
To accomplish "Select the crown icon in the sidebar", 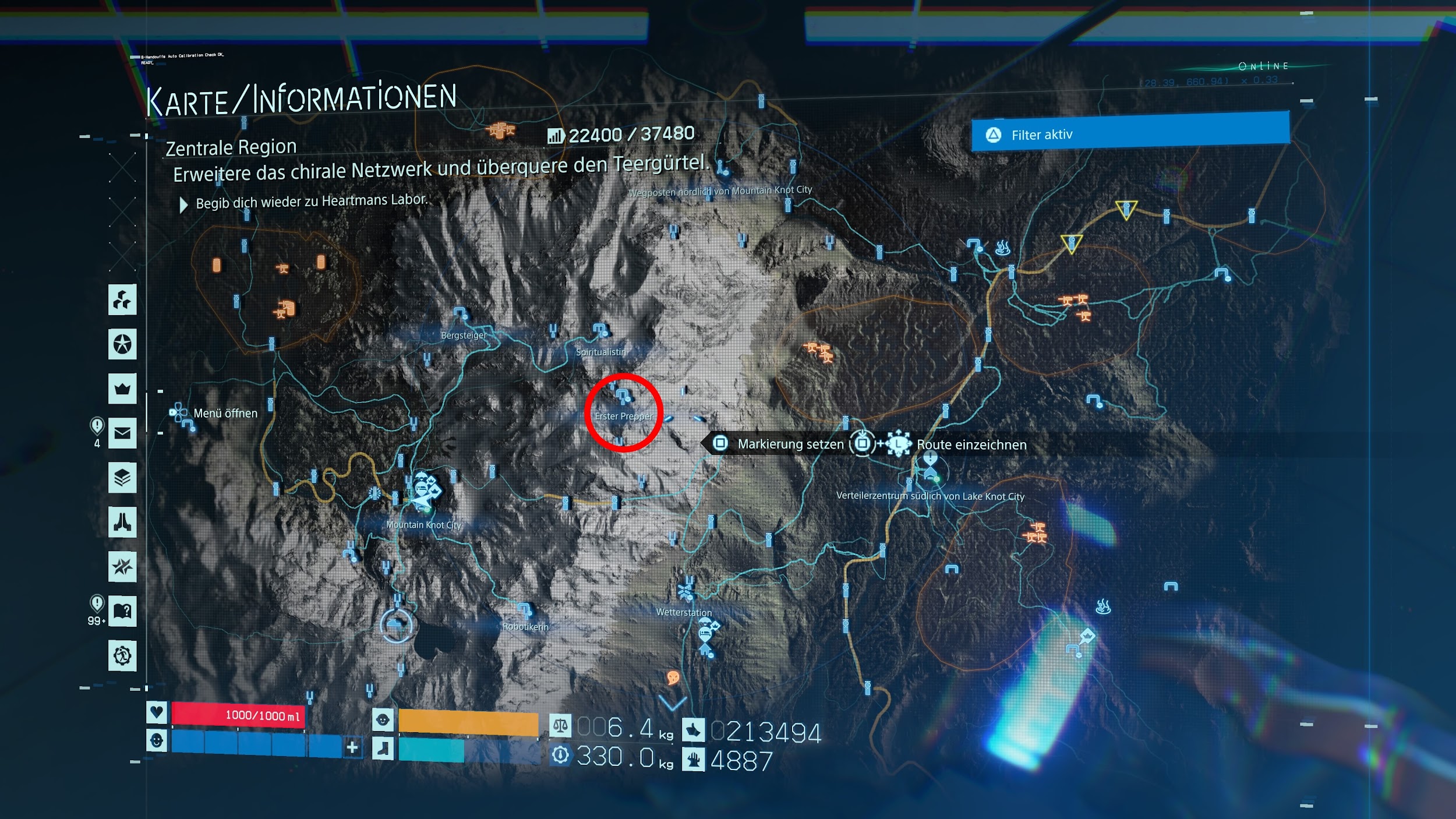I will pyautogui.click(x=122, y=389).
